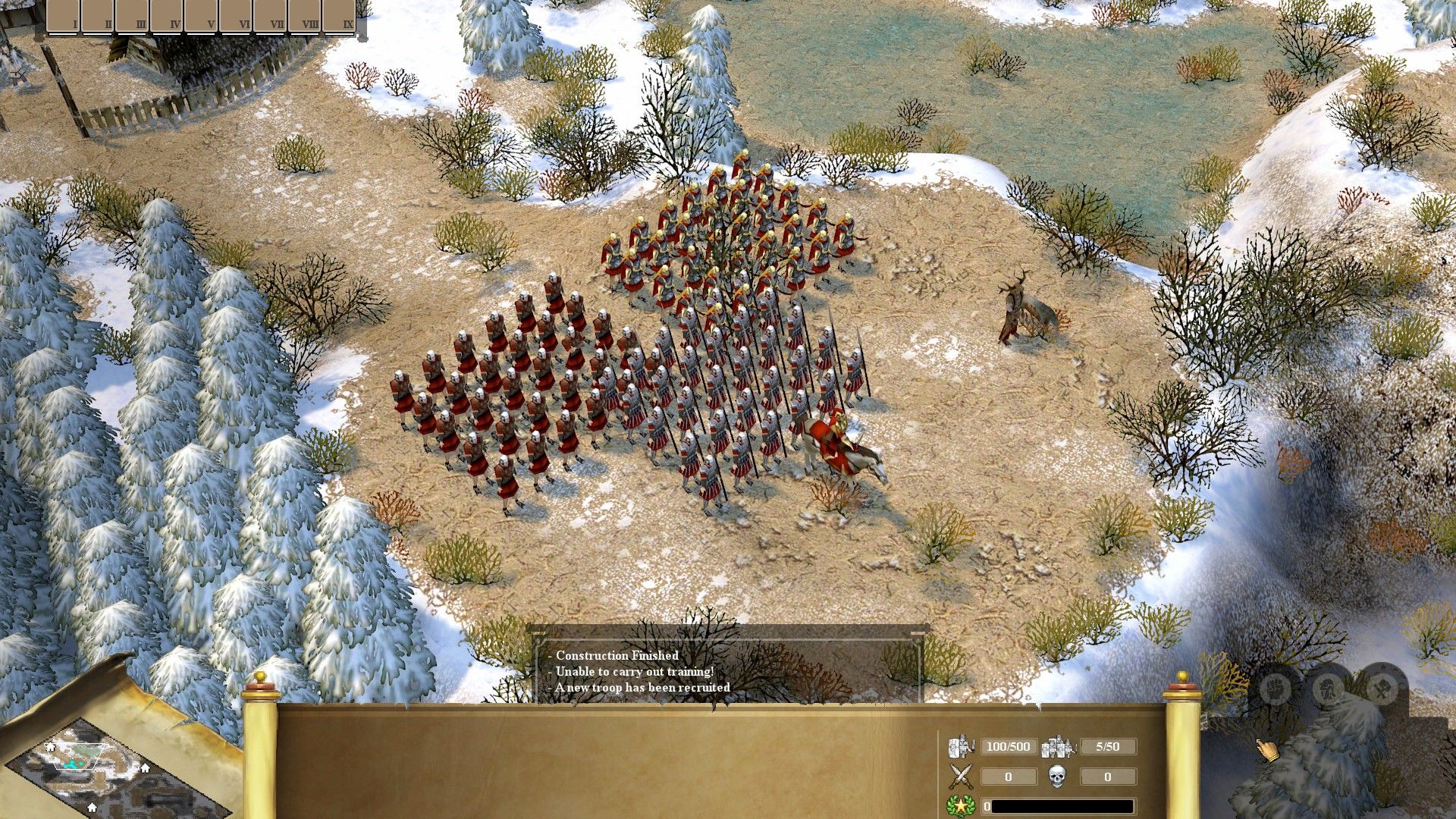Select army group slot VI

point(235,16)
